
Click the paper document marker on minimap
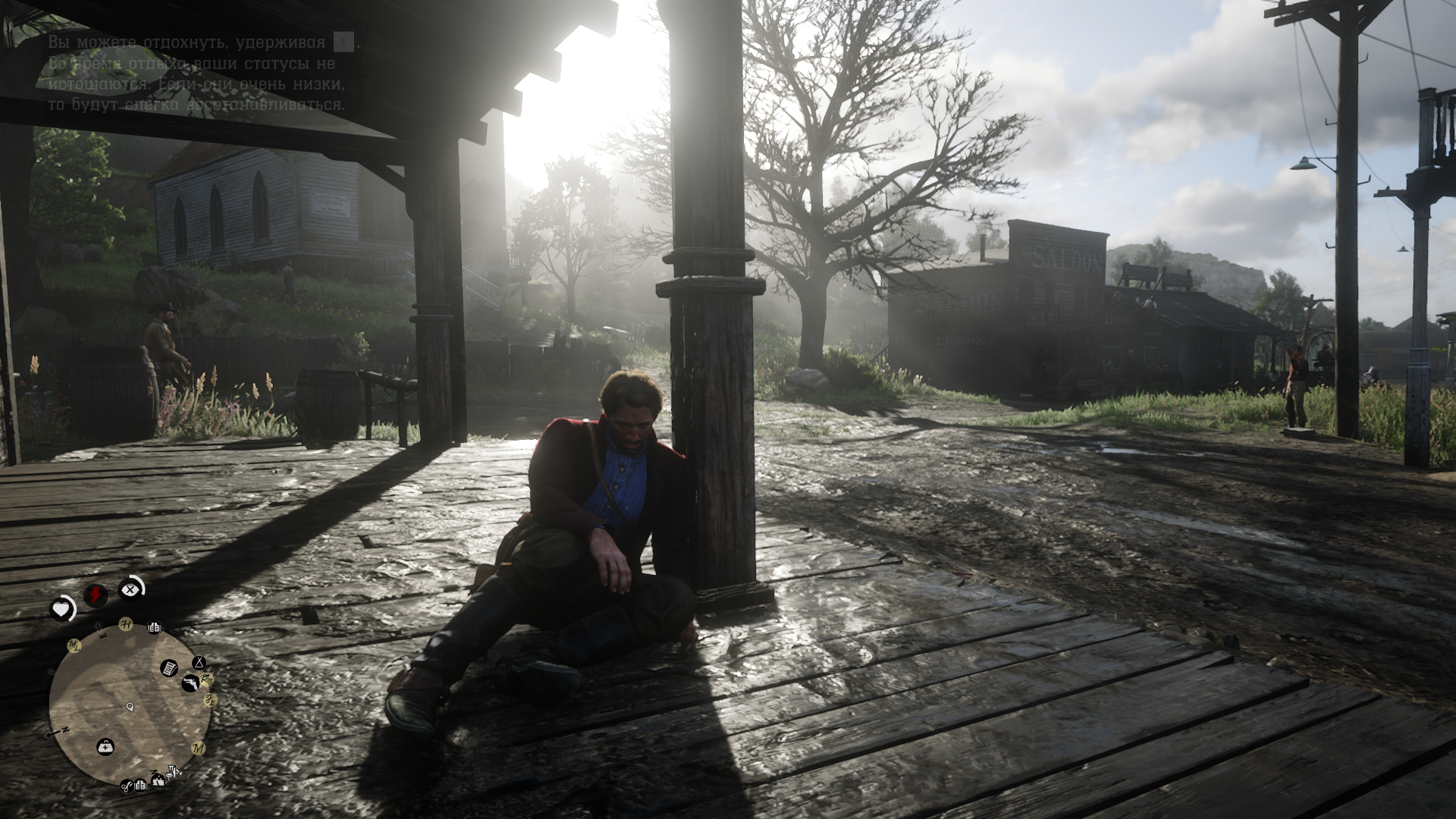[169, 668]
